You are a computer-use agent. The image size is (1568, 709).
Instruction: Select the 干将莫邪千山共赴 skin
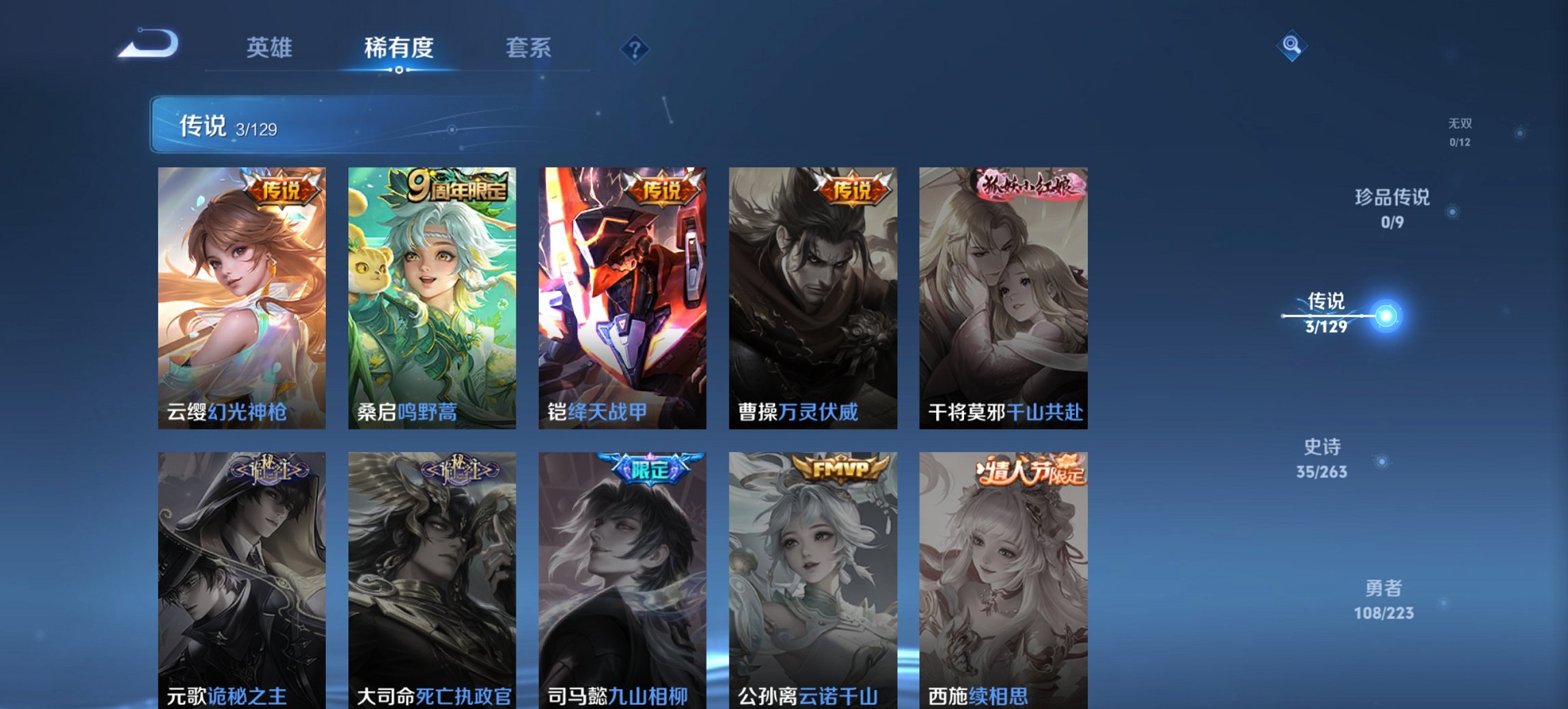tap(1004, 294)
